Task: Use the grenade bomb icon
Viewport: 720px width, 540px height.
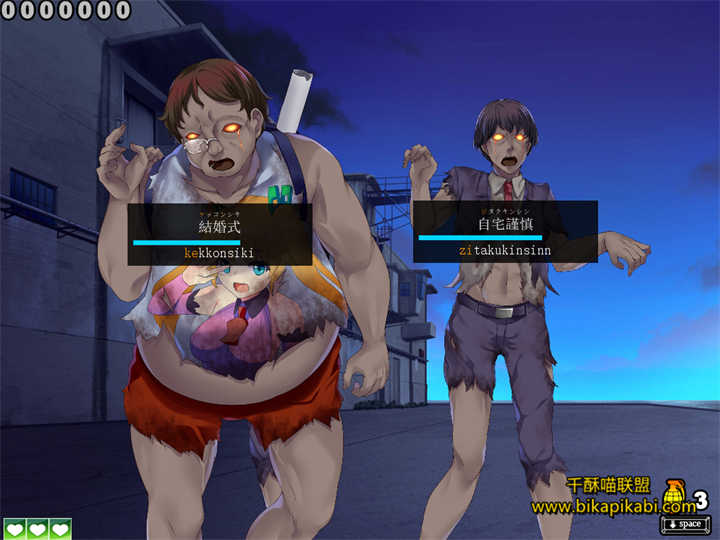Action: click(x=673, y=497)
